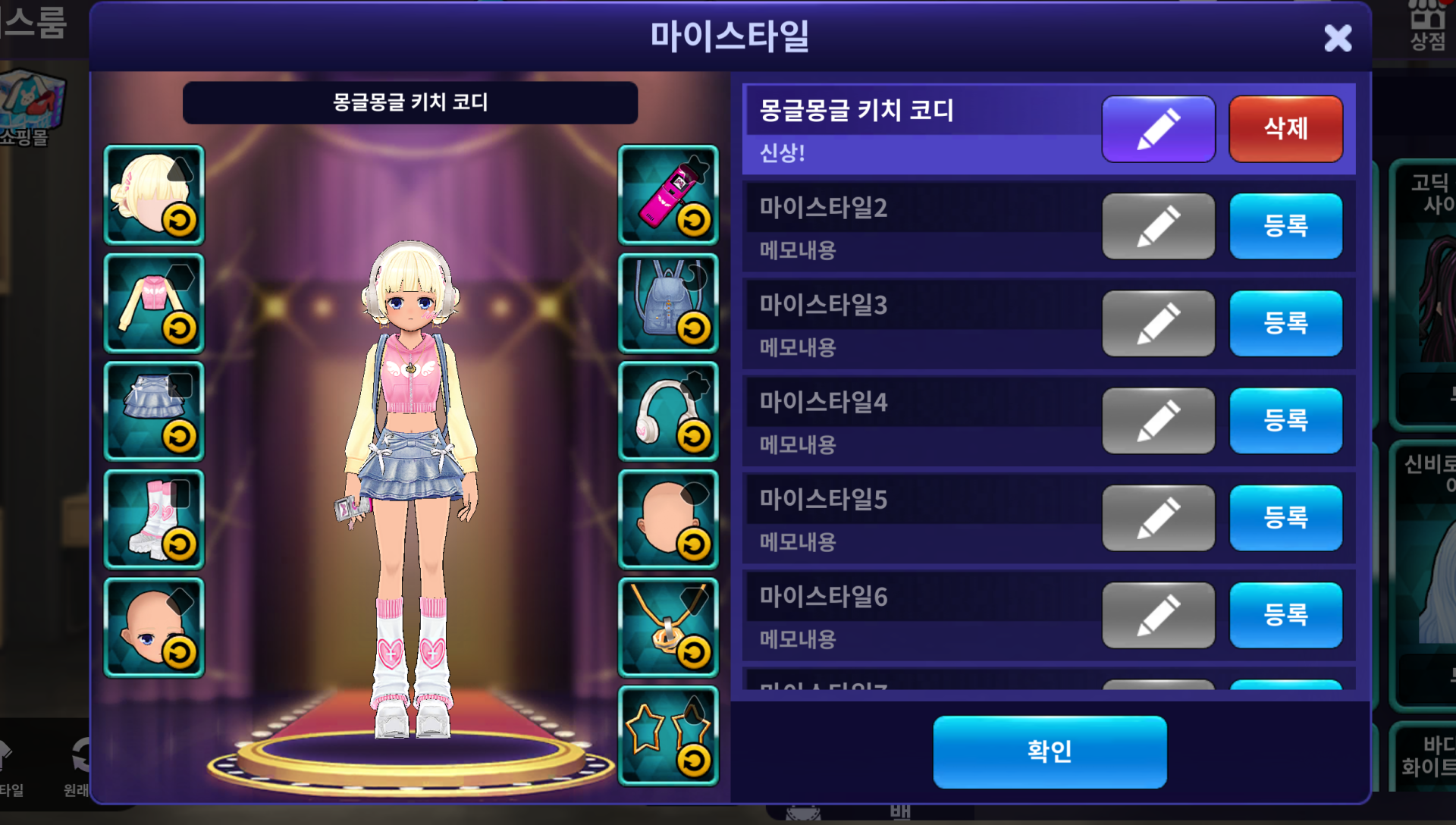1456x825 pixels.
Task: Close the 마이스타일 window
Action: point(1338,38)
